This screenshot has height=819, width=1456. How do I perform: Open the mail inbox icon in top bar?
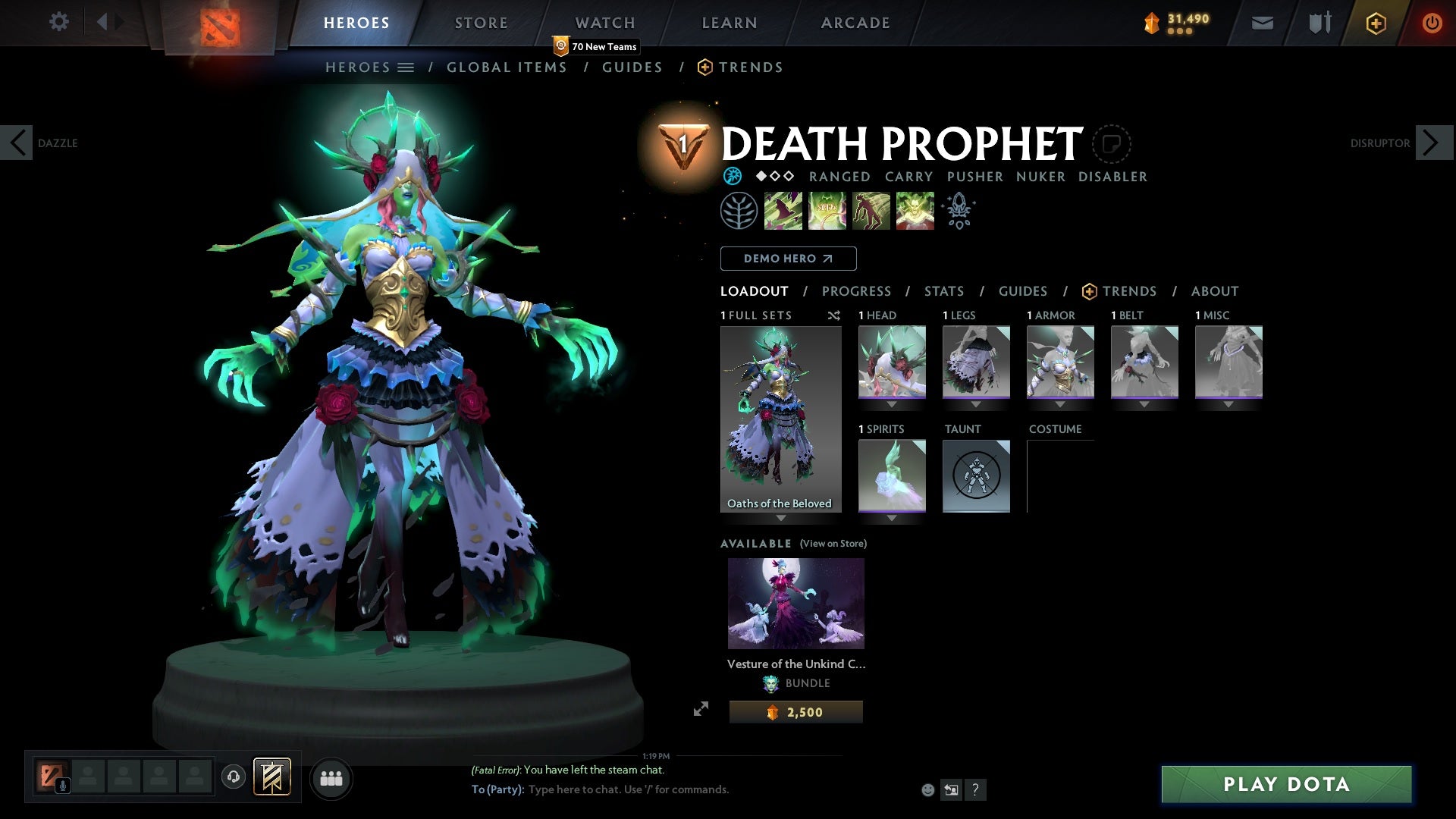(x=1261, y=22)
